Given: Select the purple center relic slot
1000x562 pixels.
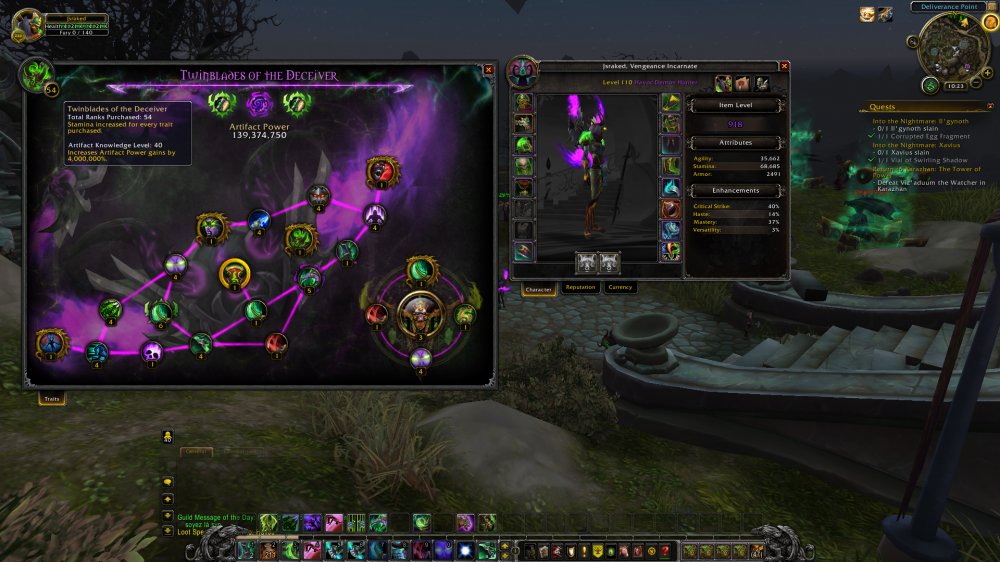Looking at the screenshot, I should [258, 102].
